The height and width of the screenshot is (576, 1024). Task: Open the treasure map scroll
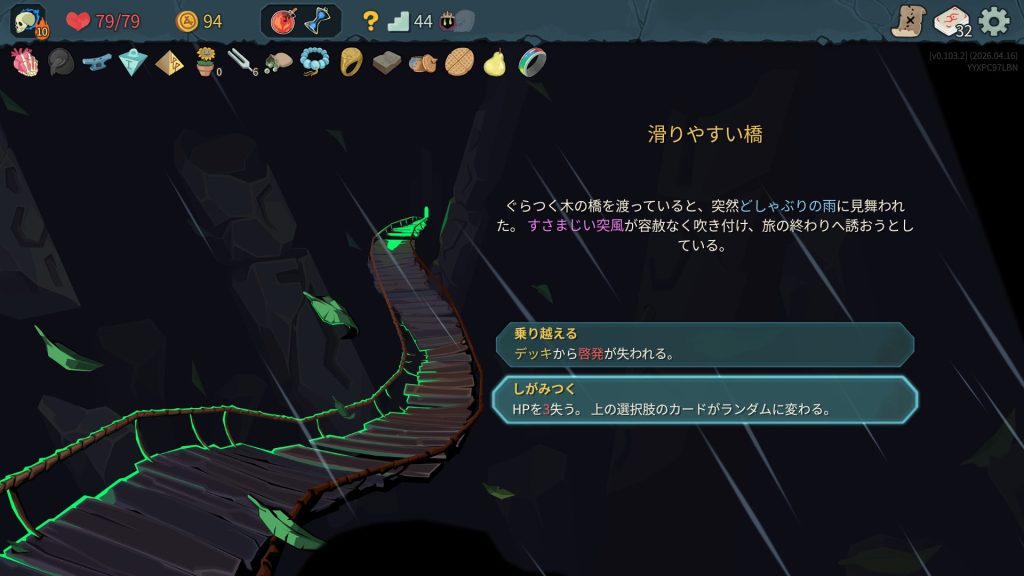908,21
